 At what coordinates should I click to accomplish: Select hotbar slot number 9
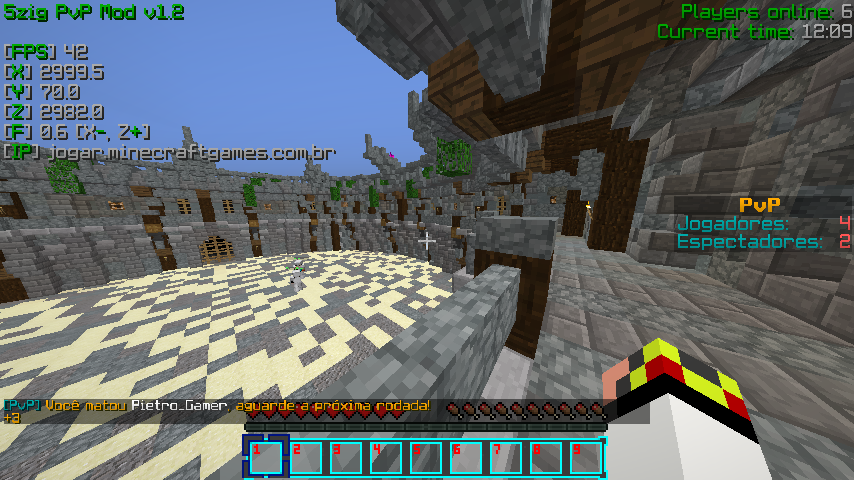(x=585, y=457)
